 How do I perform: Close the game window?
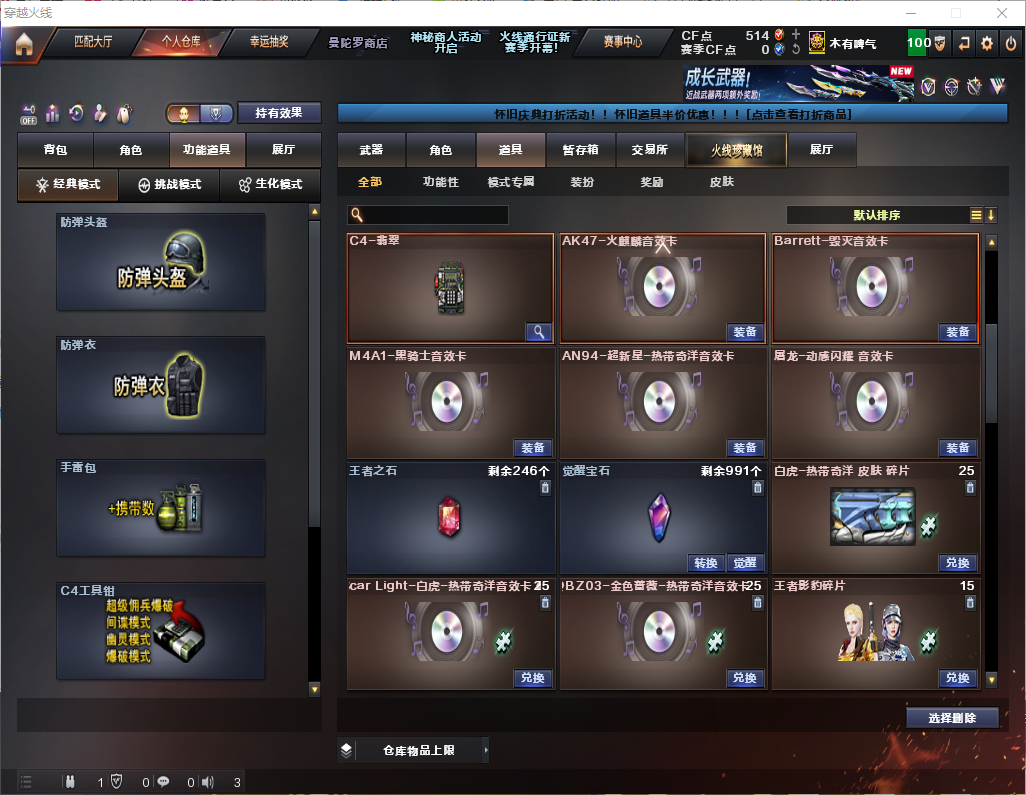point(1001,13)
